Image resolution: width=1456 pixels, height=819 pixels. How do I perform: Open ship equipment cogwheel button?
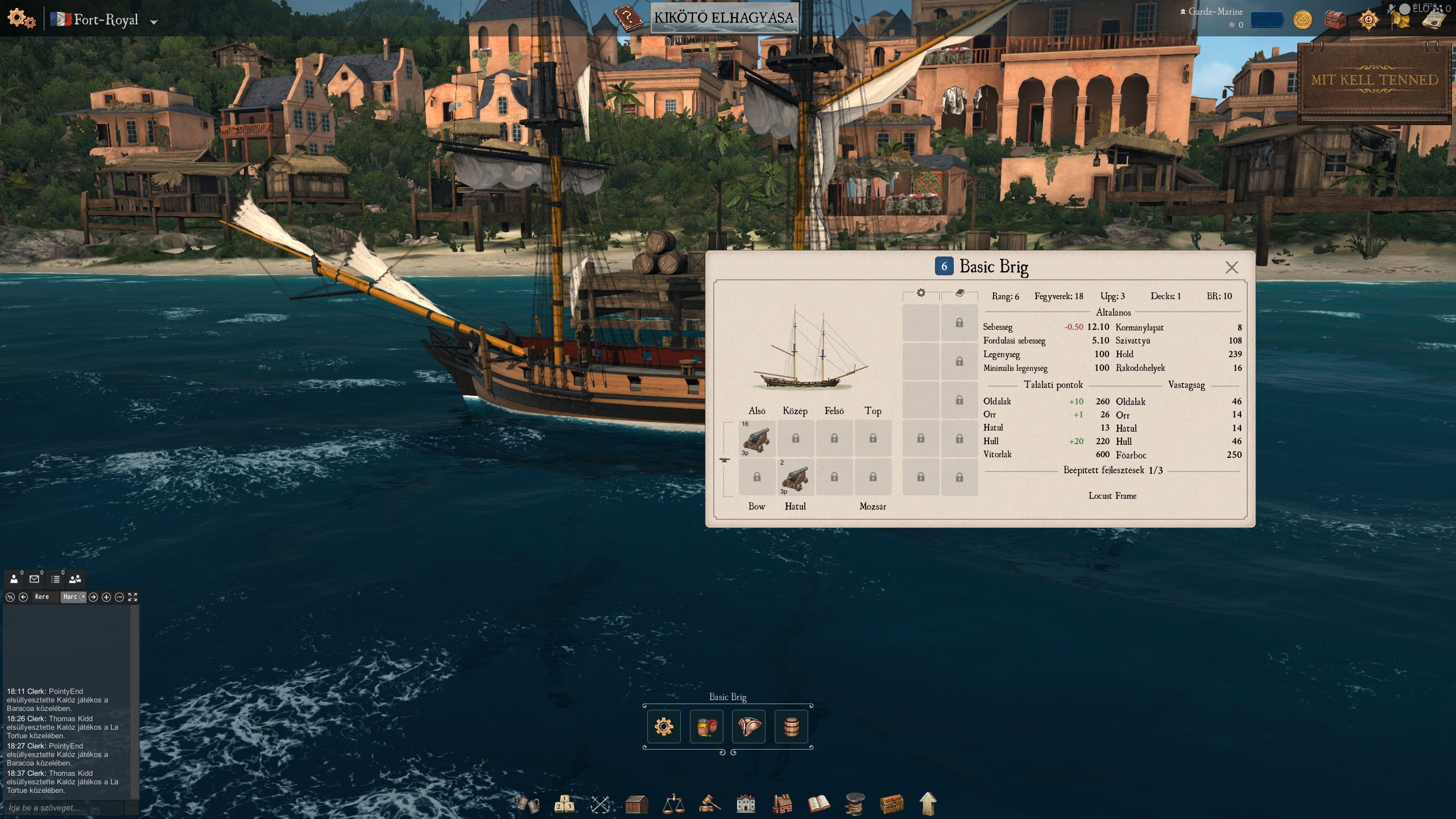pyautogui.click(x=664, y=726)
